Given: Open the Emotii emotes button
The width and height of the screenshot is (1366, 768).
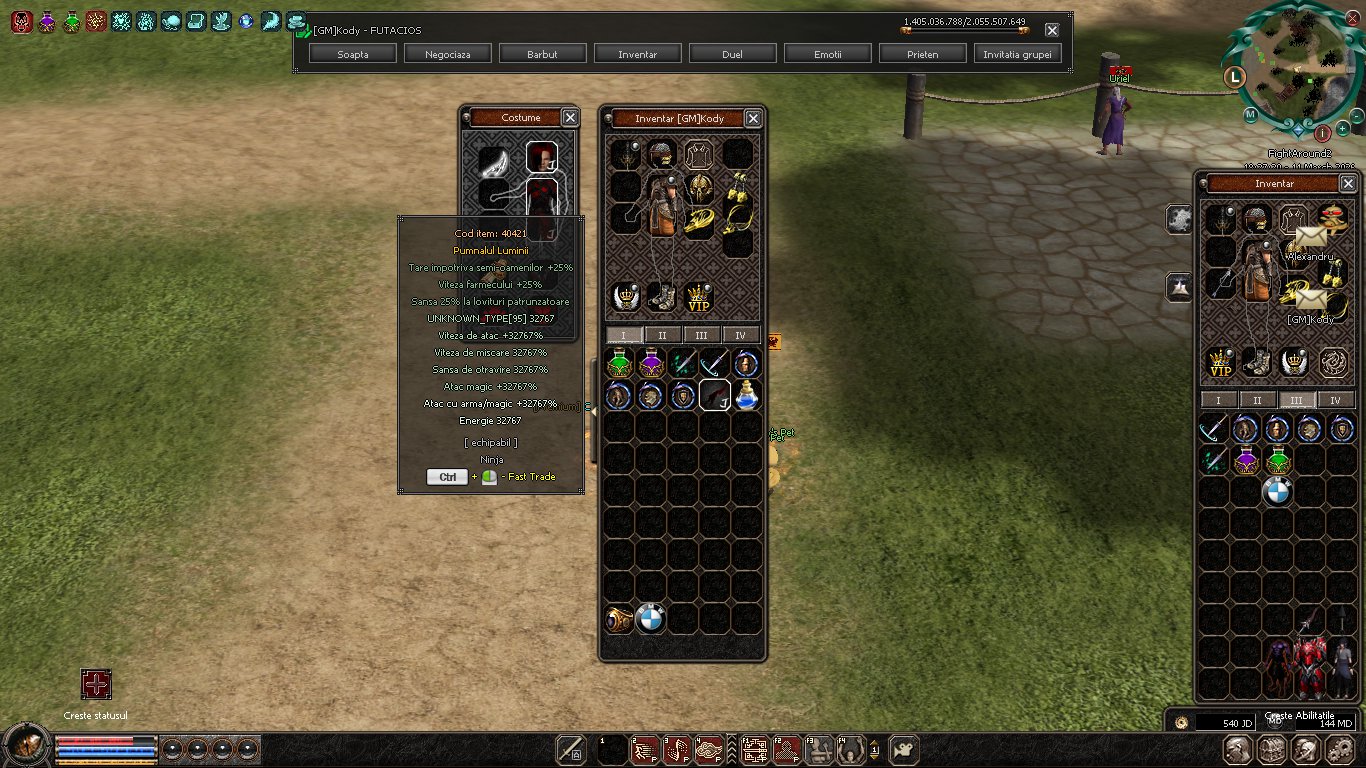Looking at the screenshot, I should 827,54.
